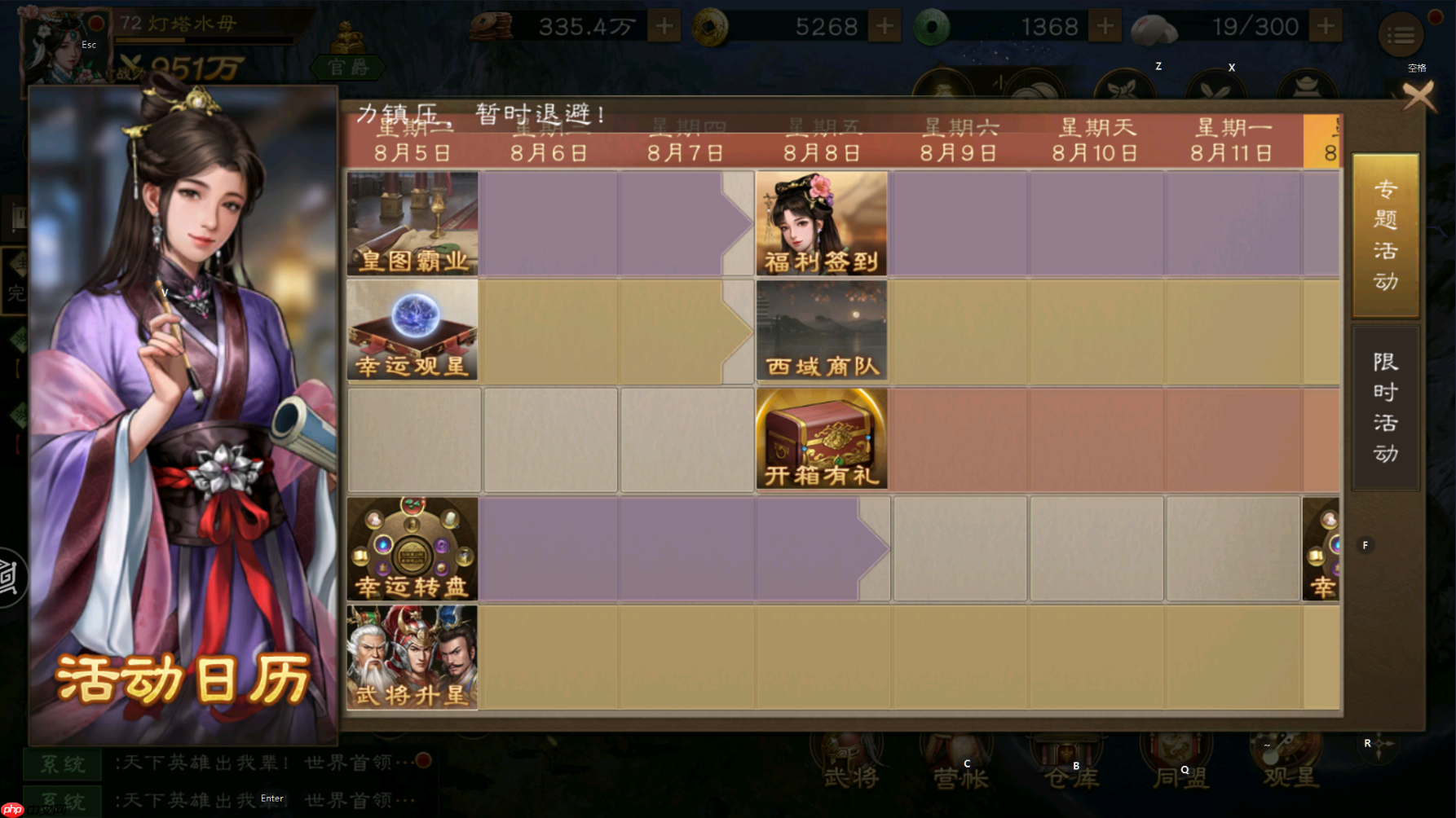1456x818 pixels.
Task: Click the plus beside jade count 1368
Action: point(1105,25)
